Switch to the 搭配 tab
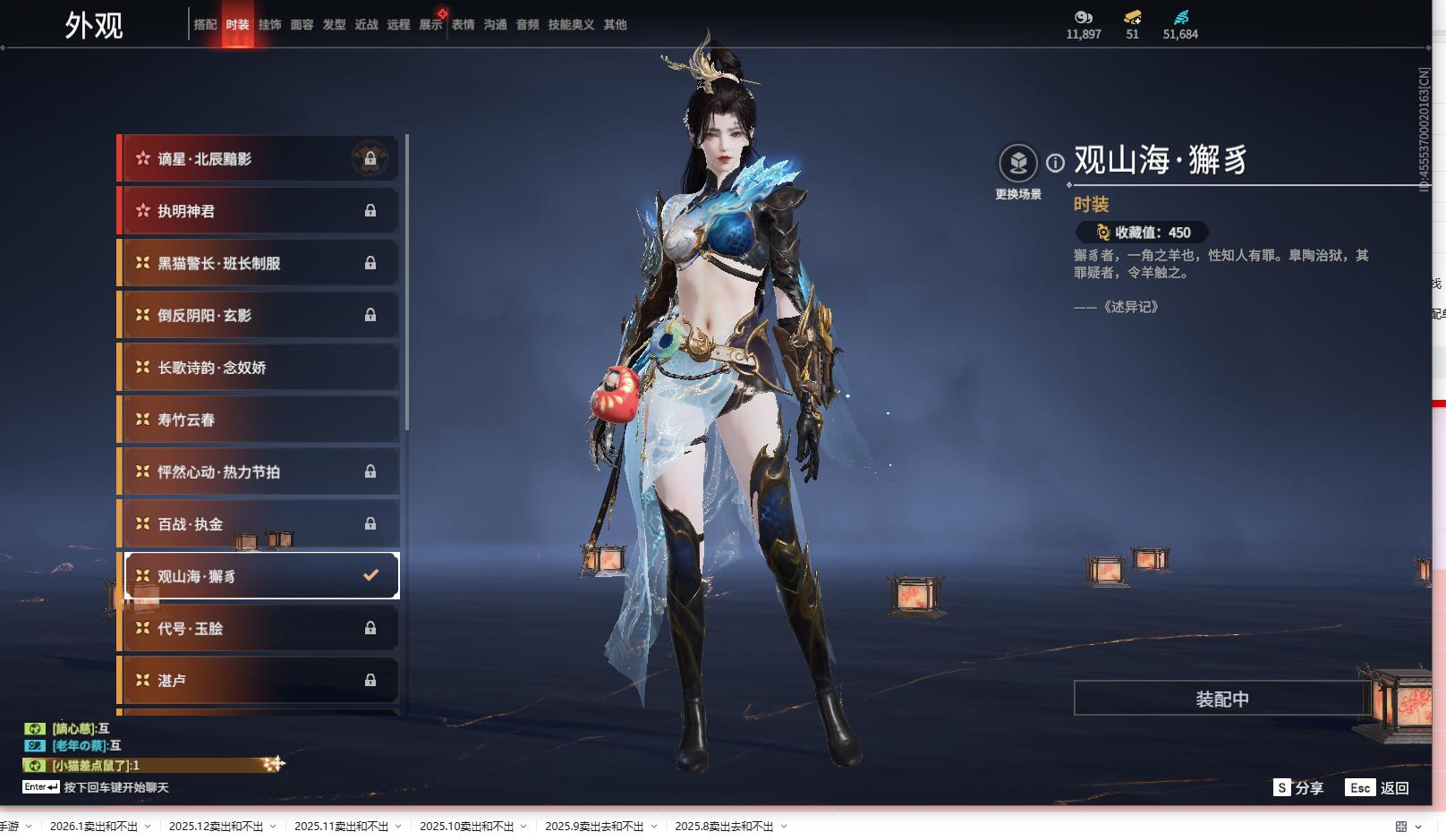The width and height of the screenshot is (1446, 840). pyautogui.click(x=205, y=25)
